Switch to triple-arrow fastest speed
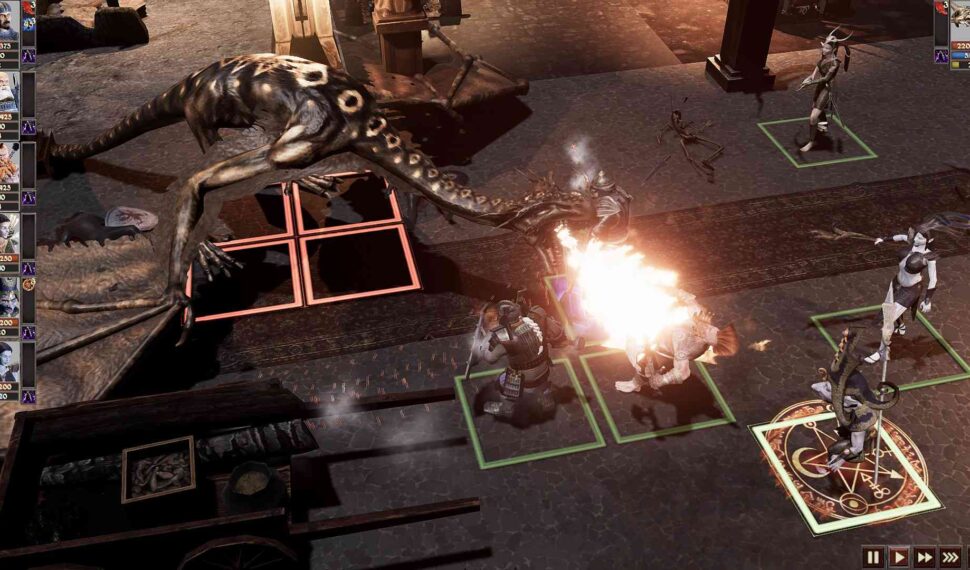Viewport: 970px width, 570px height. coord(951,558)
